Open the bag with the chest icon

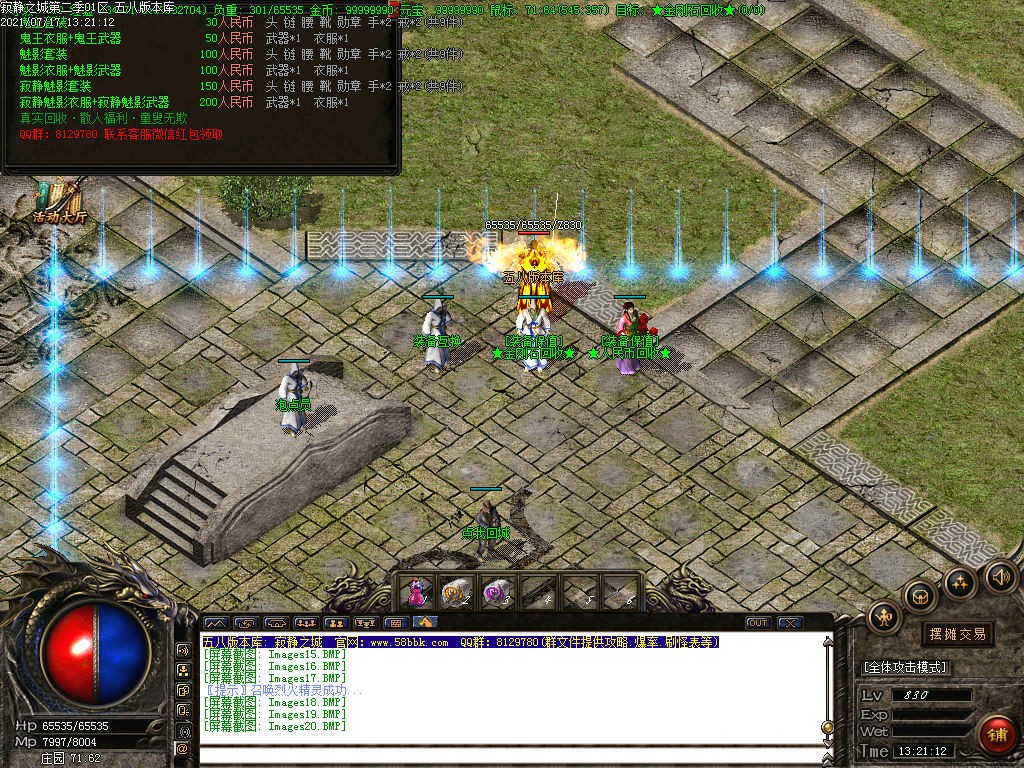coord(920,596)
